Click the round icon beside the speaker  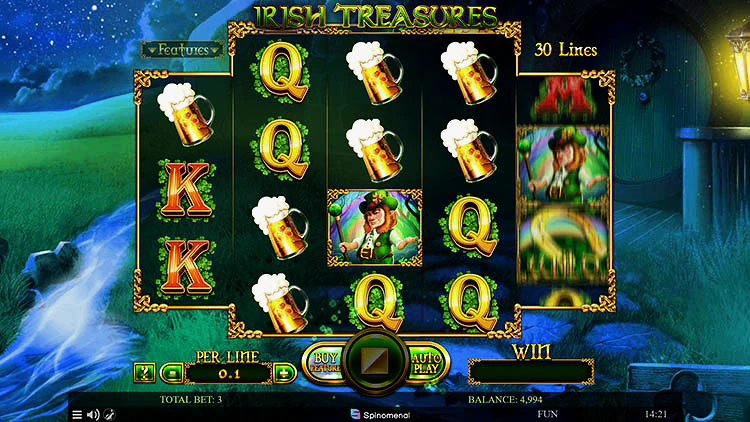coord(110,414)
